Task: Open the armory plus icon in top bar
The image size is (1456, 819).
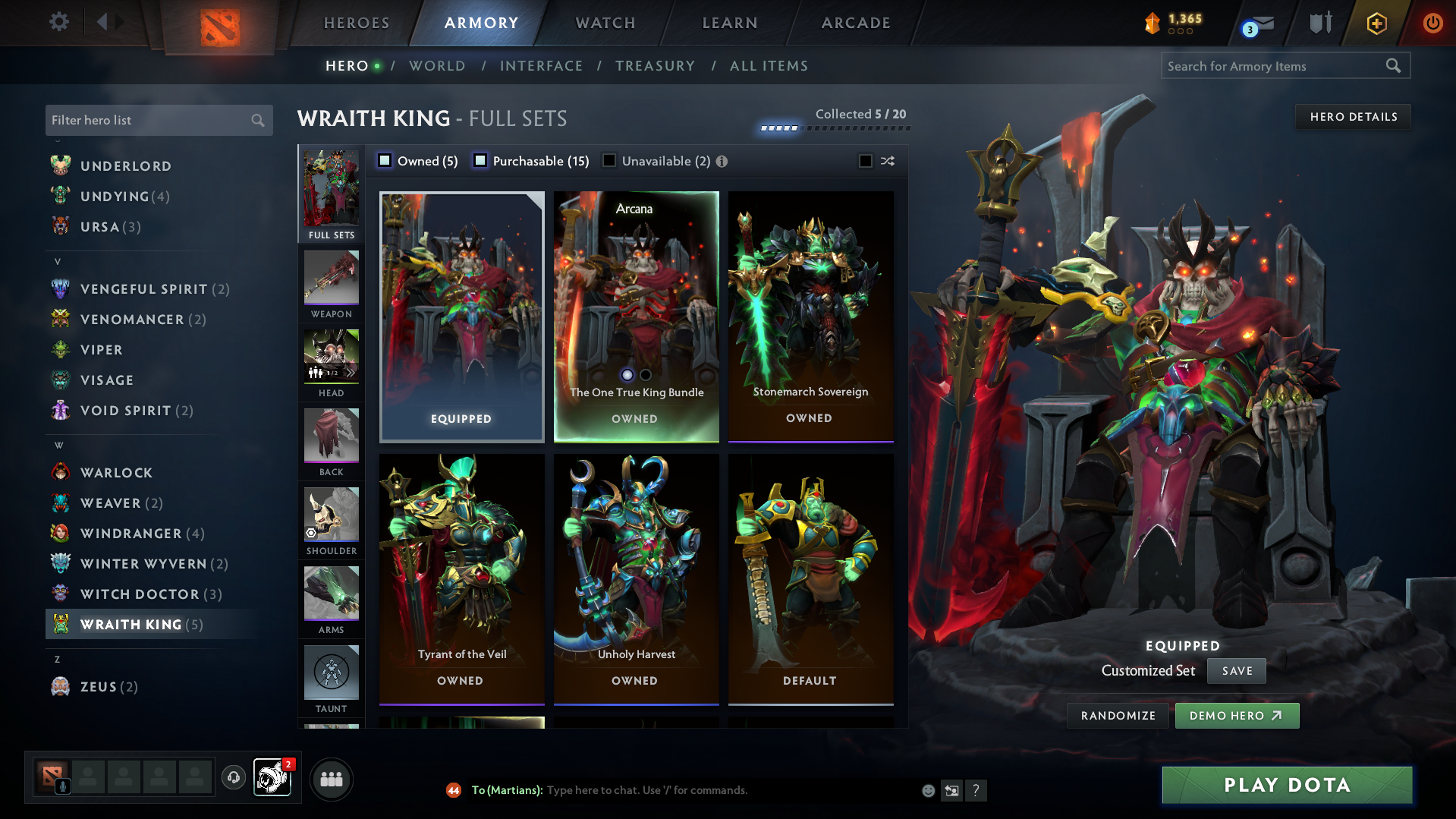Action: [x=1376, y=24]
